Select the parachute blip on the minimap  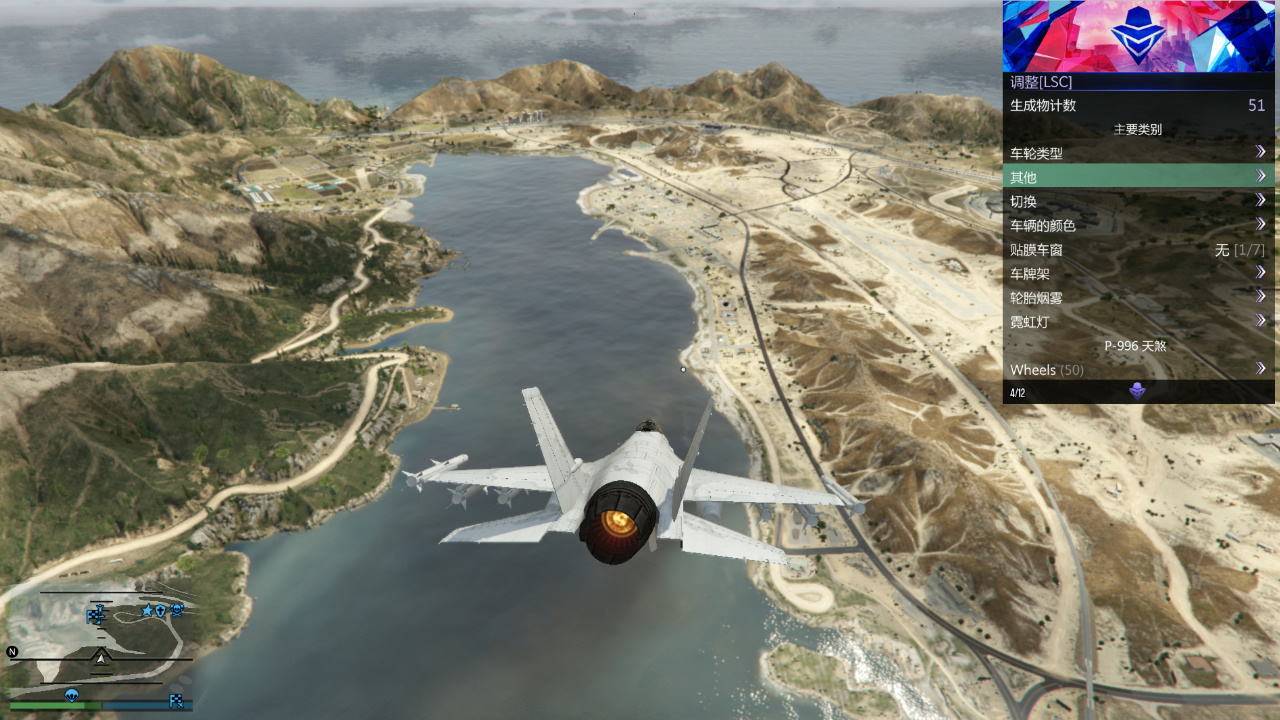pos(72,695)
